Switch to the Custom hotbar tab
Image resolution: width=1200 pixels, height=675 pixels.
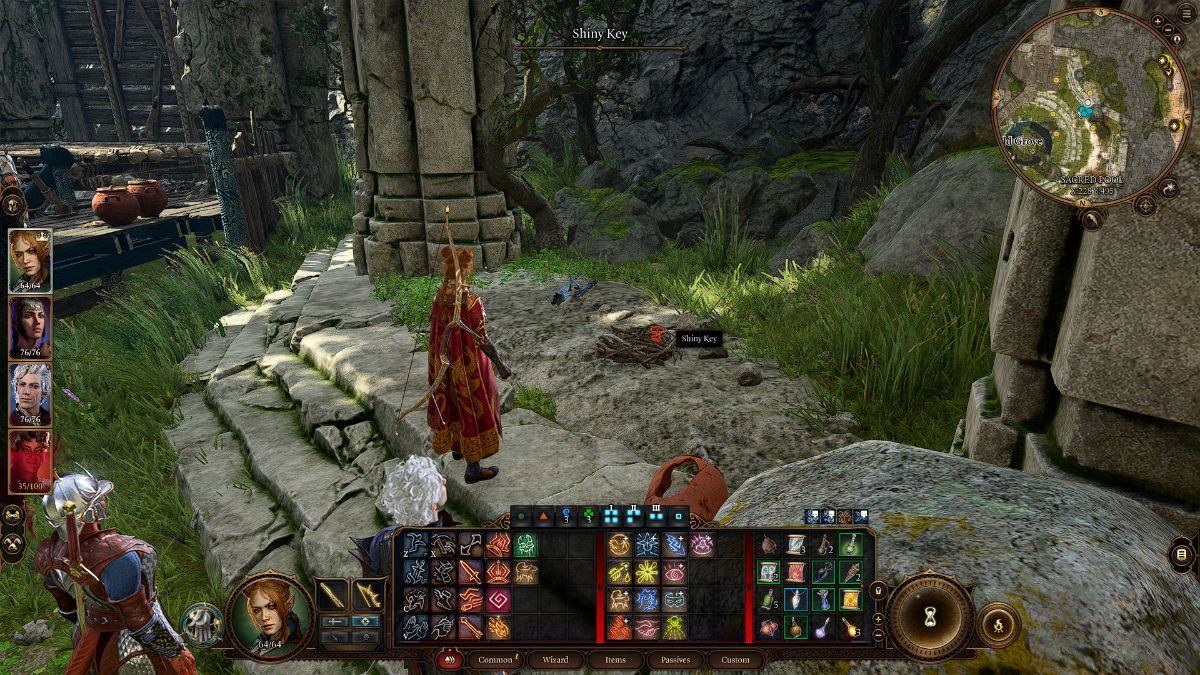(x=735, y=660)
